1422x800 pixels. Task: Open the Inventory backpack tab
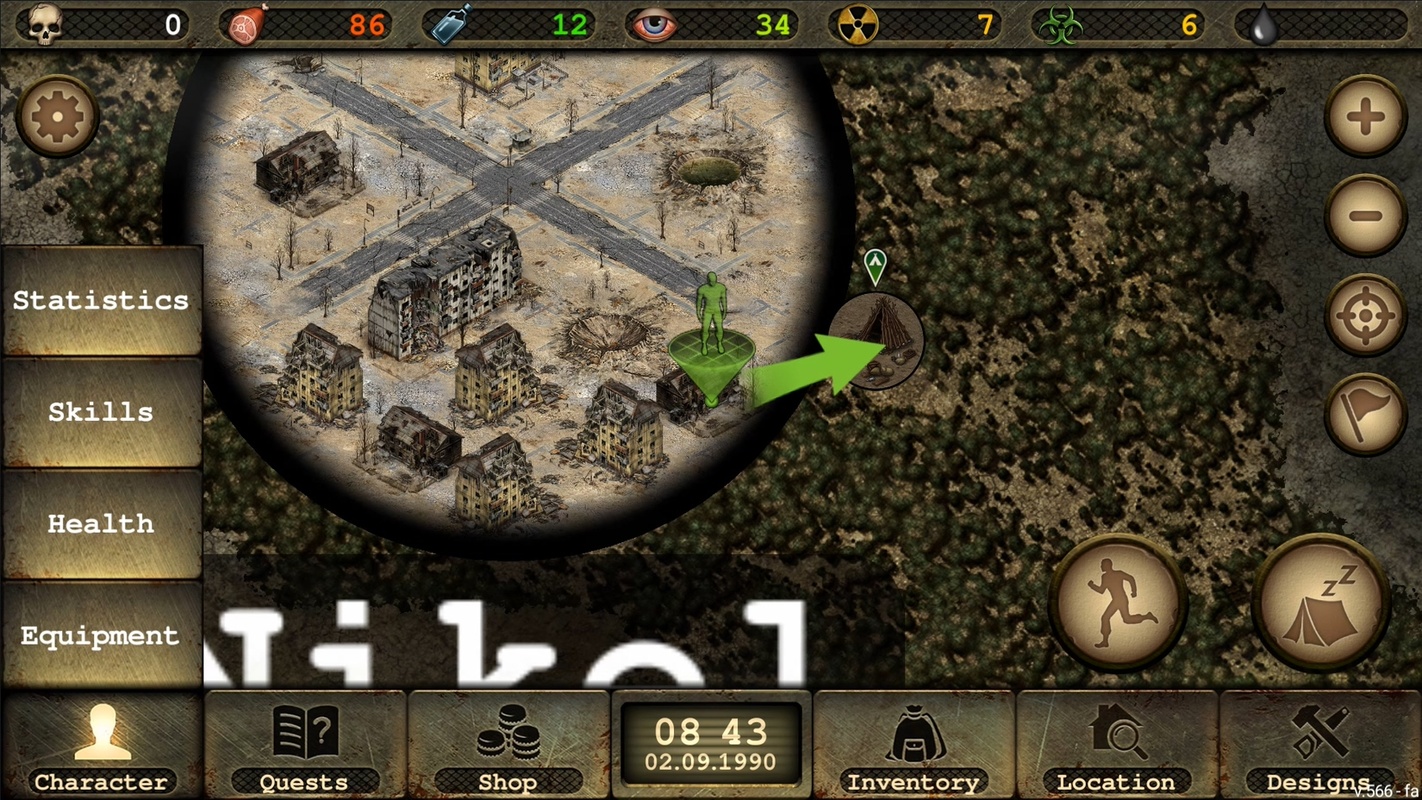913,746
